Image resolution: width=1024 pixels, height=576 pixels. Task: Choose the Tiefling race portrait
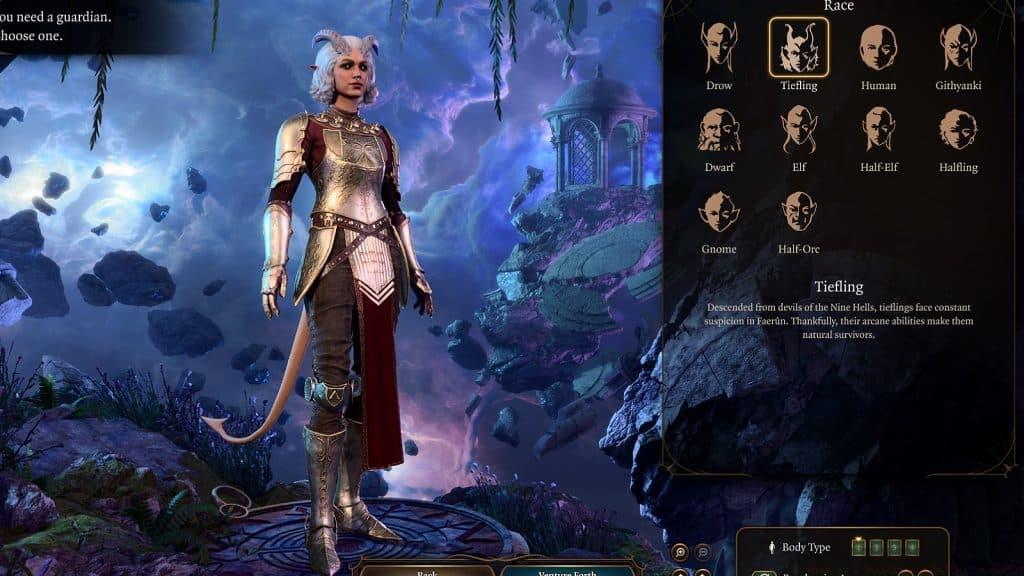click(x=798, y=48)
